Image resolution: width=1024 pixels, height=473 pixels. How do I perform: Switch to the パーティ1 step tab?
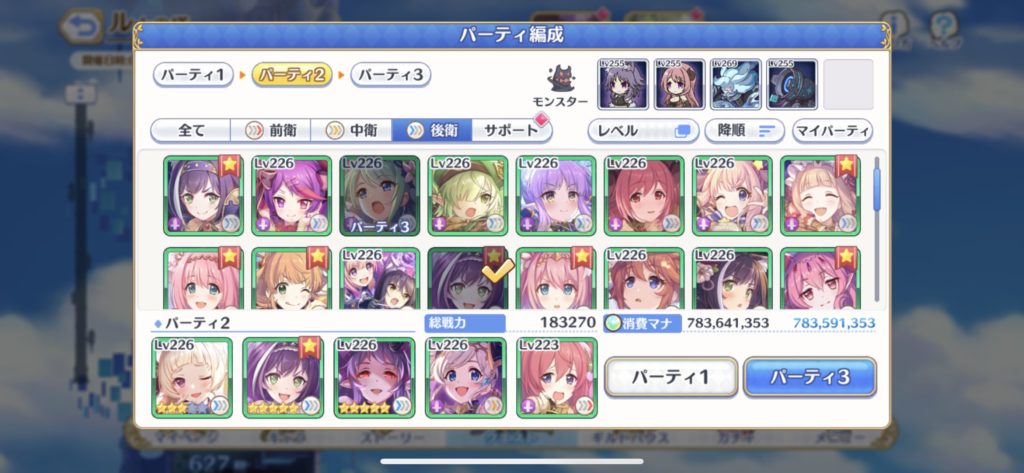pyautogui.click(x=193, y=75)
